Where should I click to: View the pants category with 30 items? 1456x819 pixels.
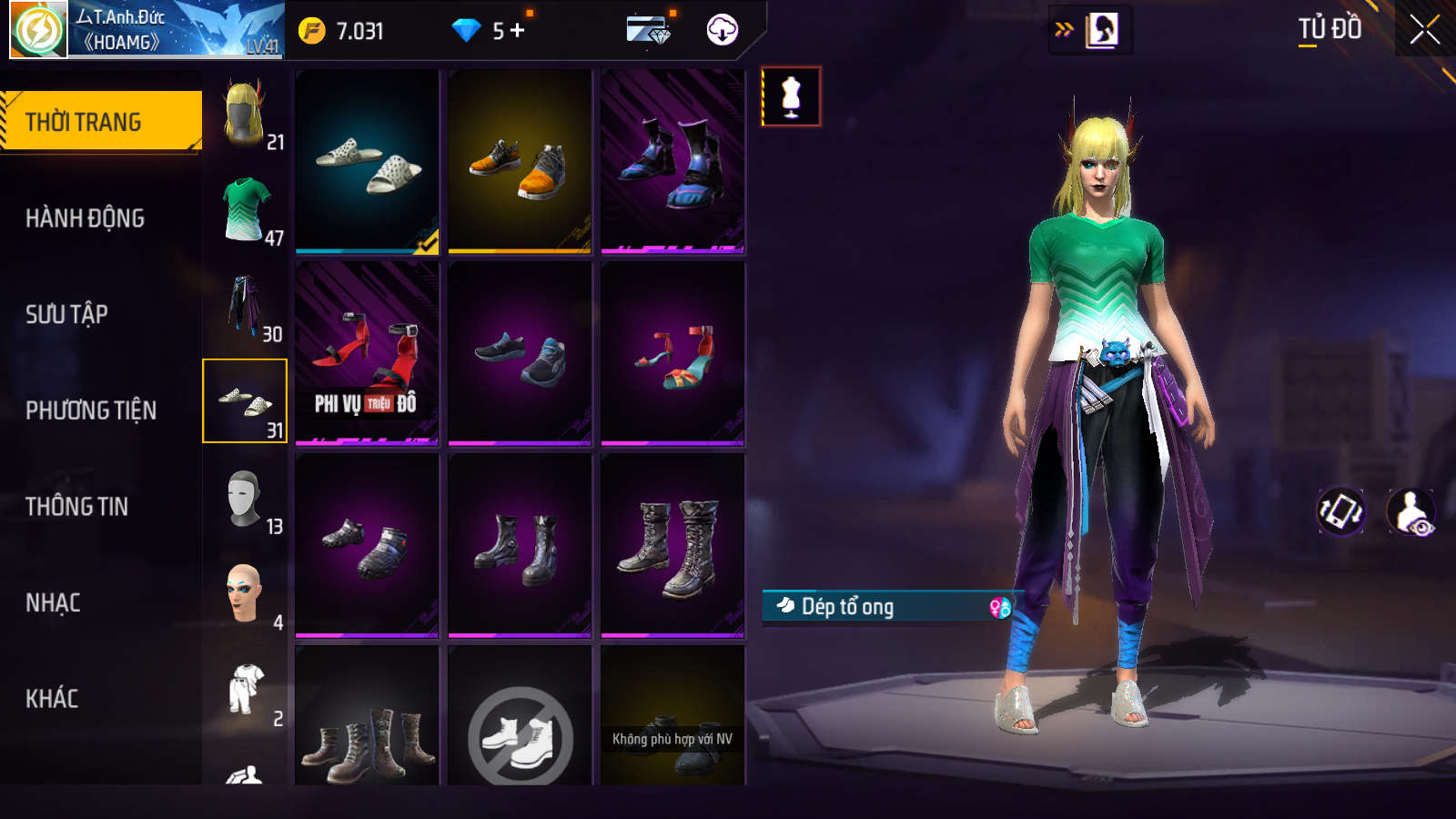(x=246, y=307)
